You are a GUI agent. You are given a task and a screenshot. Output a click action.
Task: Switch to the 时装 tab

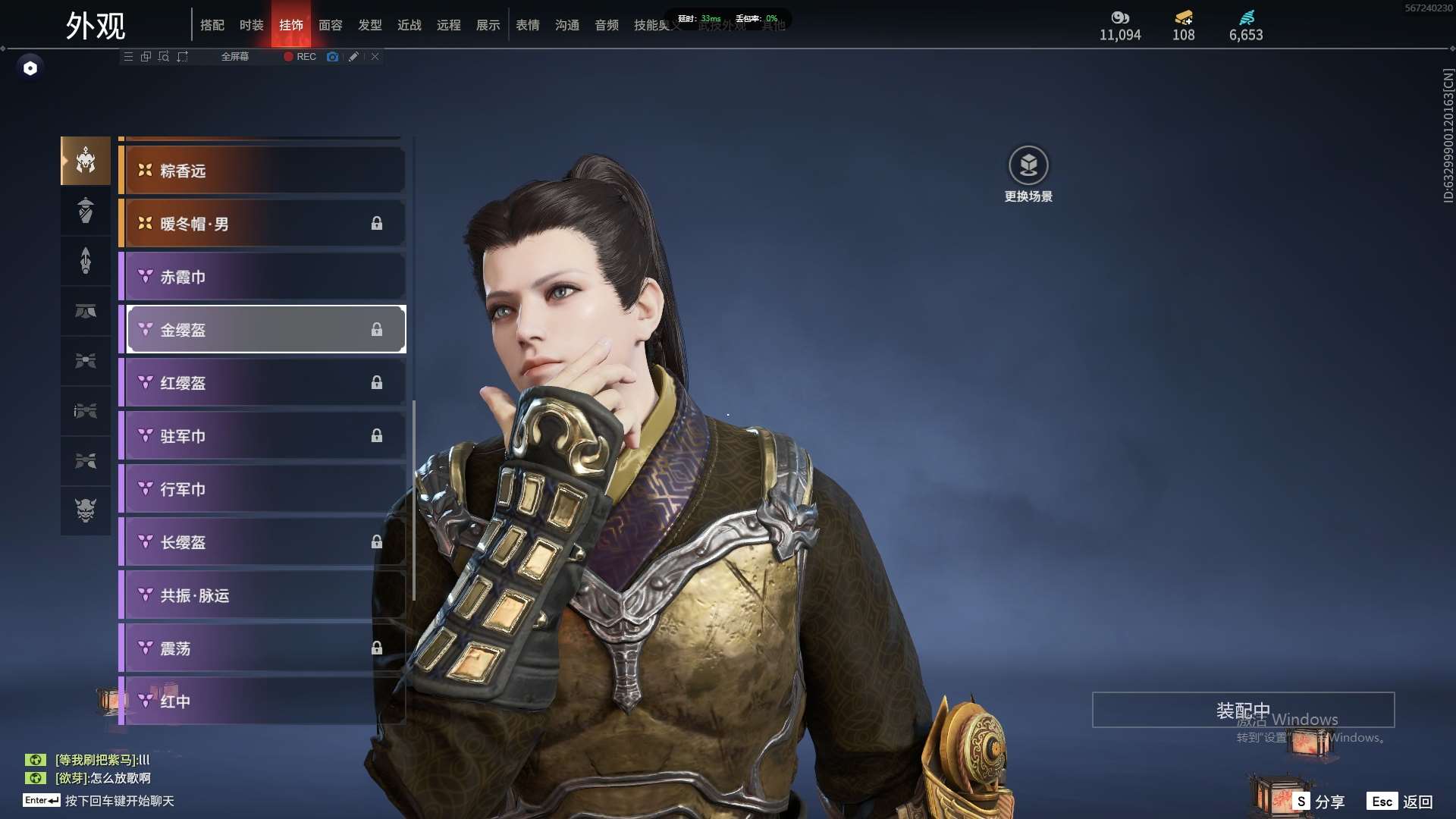click(251, 25)
